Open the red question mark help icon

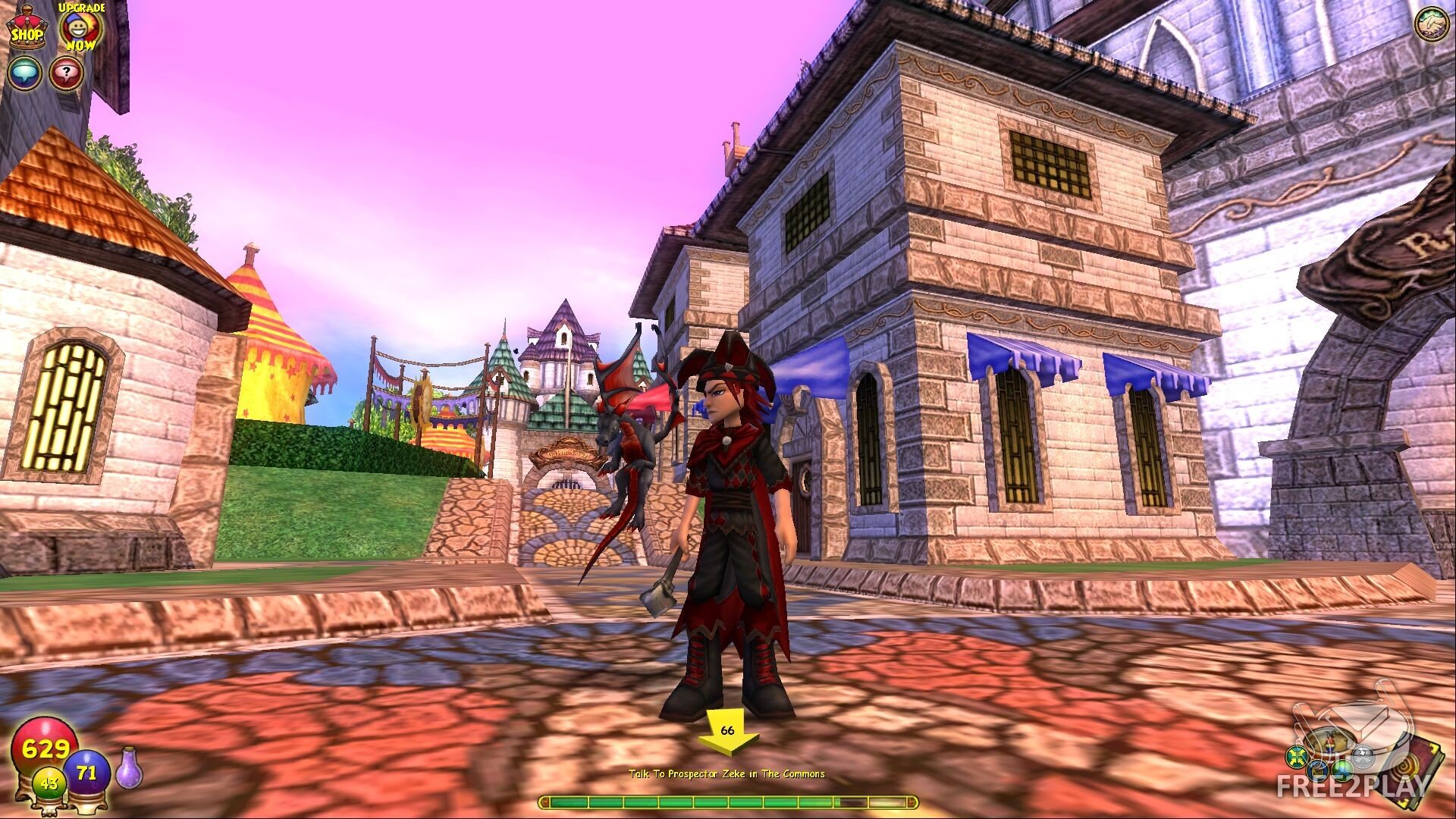pyautogui.click(x=67, y=73)
